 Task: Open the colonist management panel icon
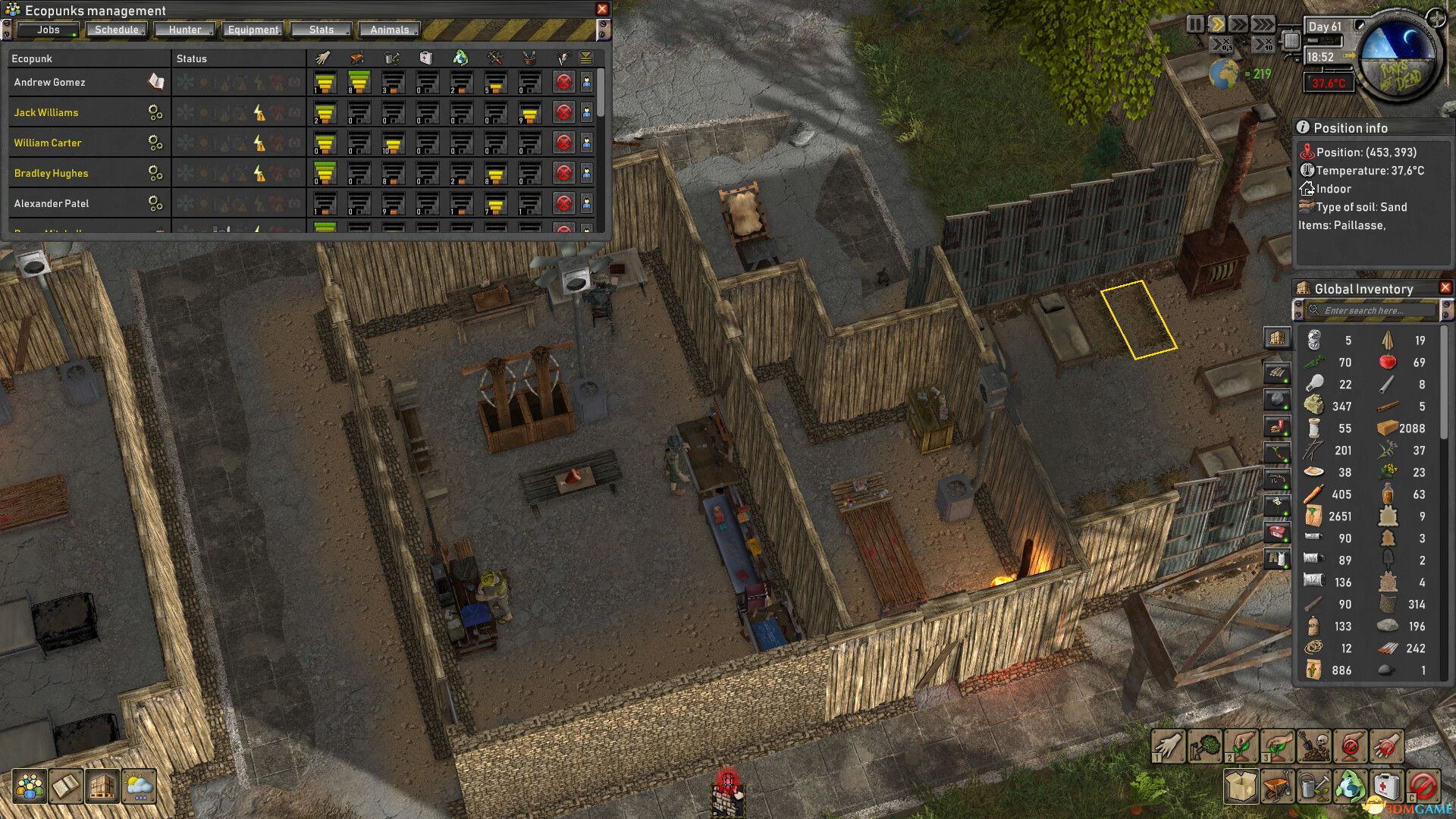pyautogui.click(x=28, y=786)
